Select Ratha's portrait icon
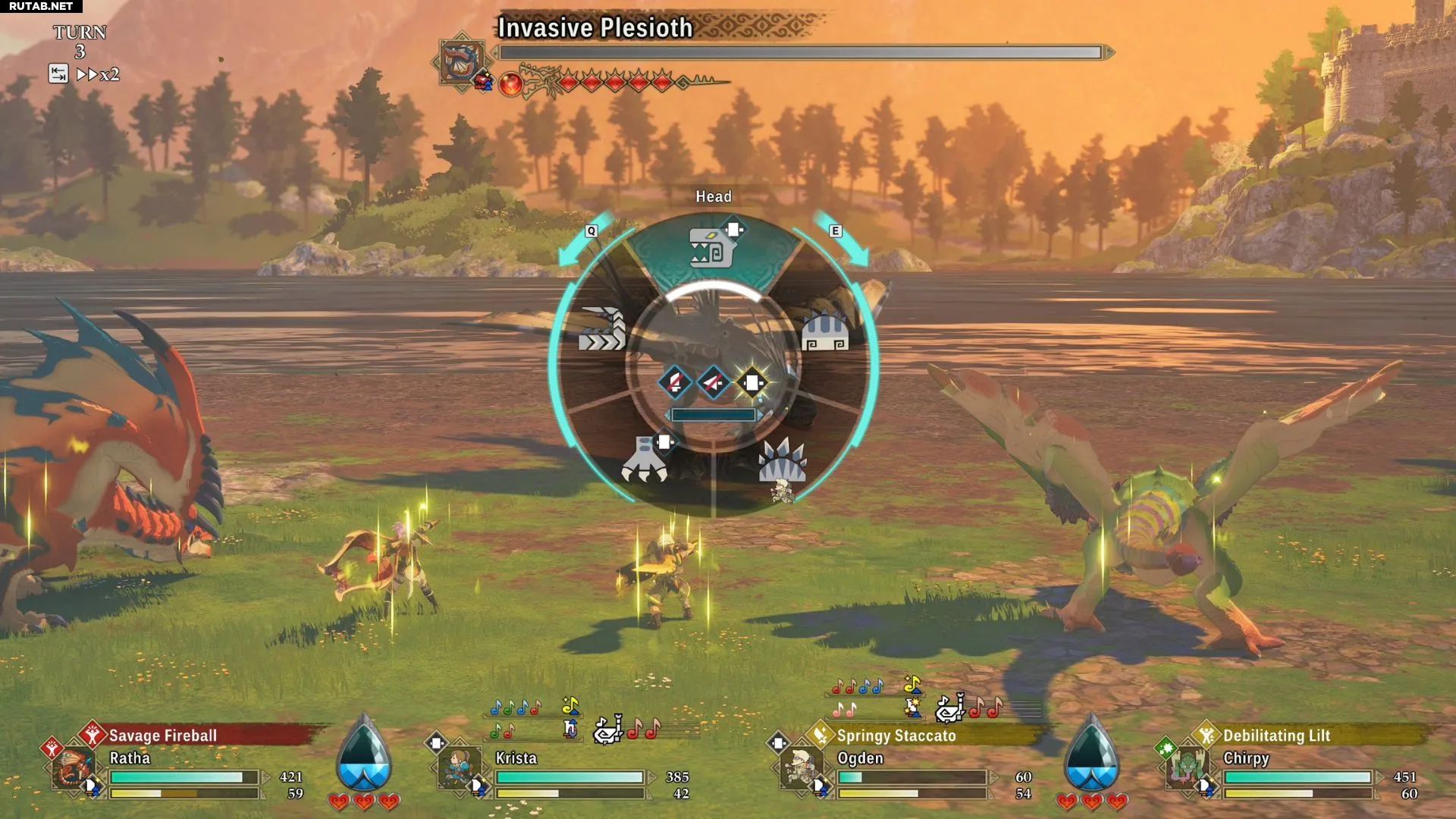 tap(74, 767)
